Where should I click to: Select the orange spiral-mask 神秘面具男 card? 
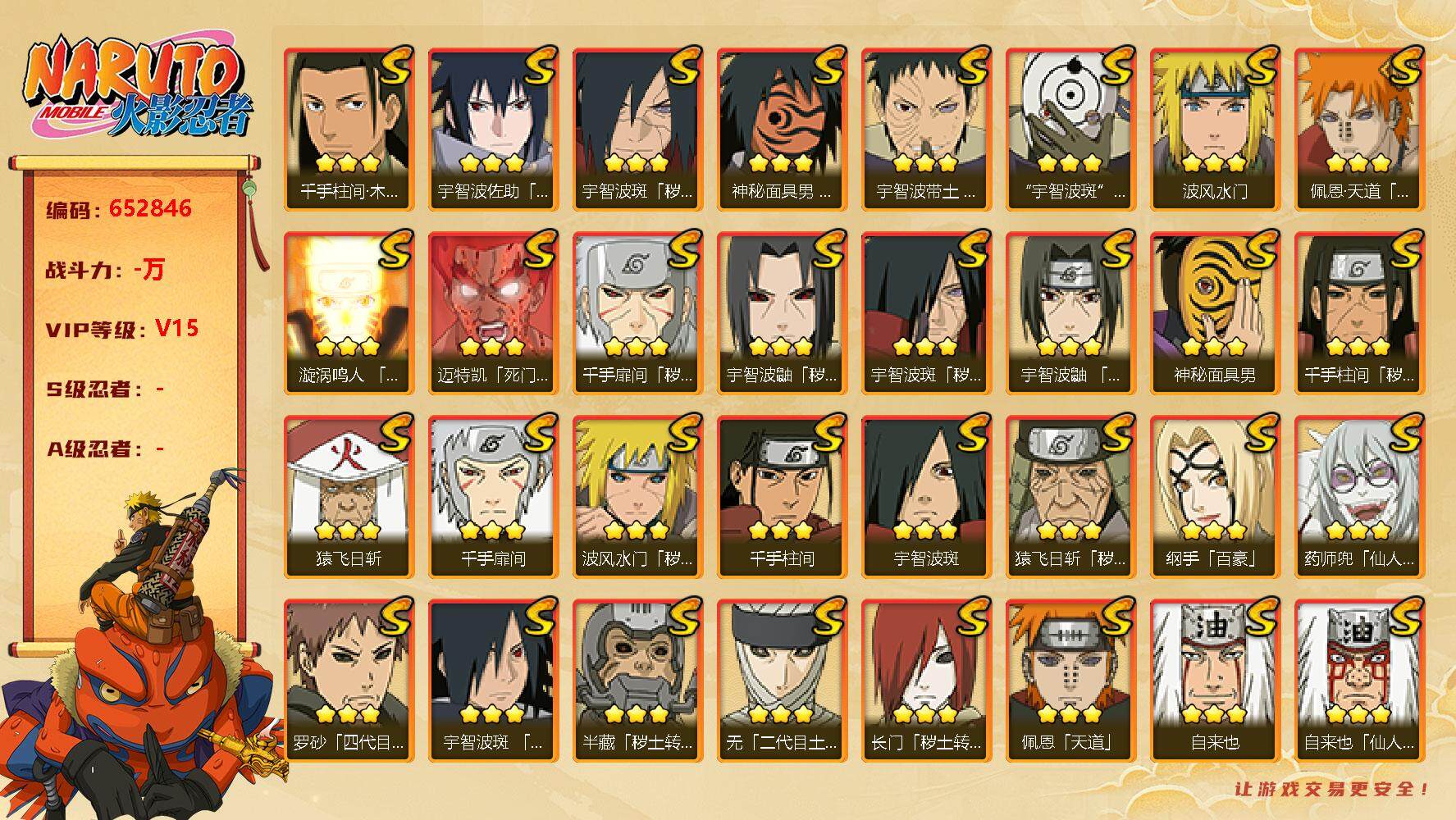(x=783, y=129)
